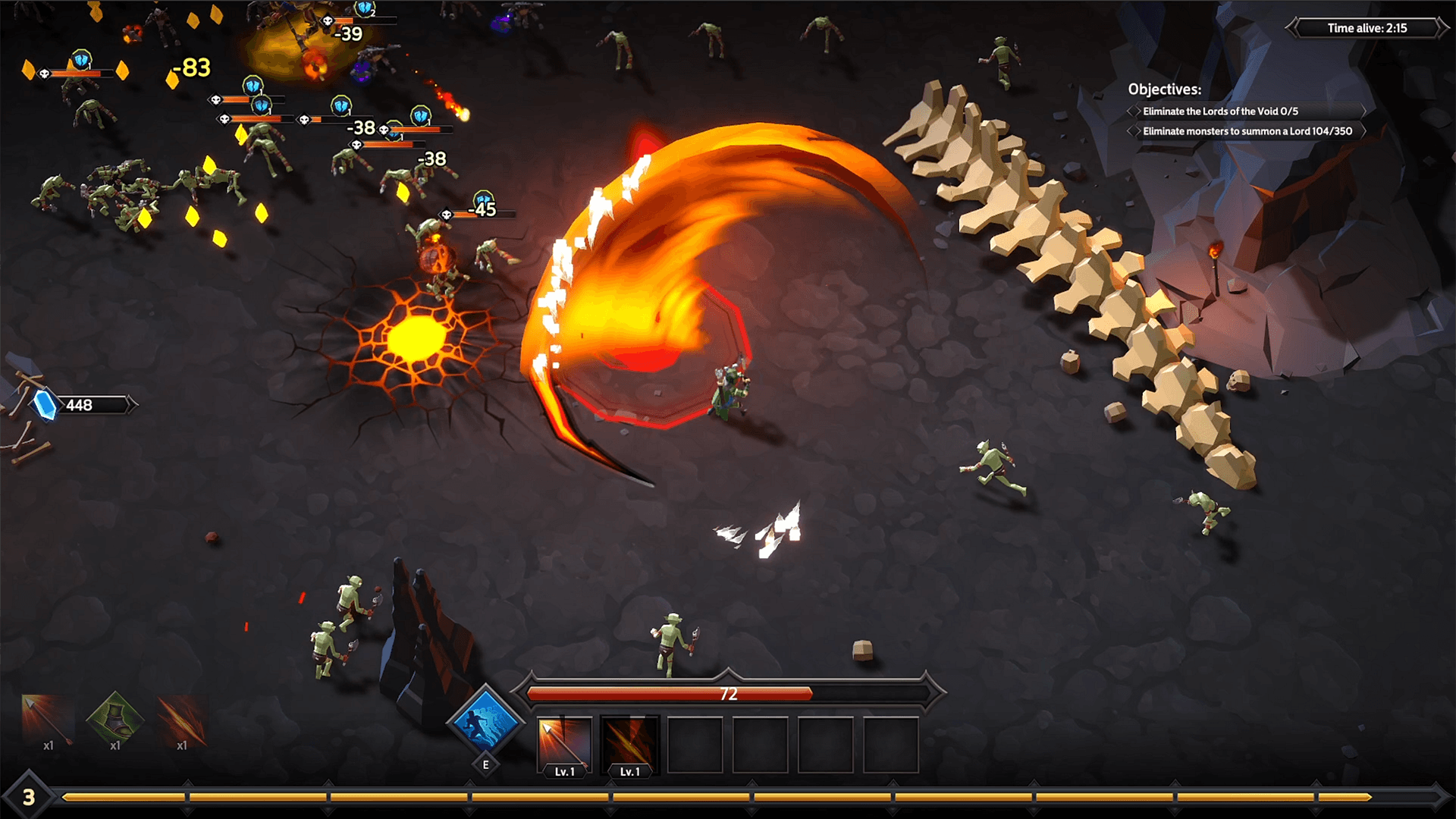Click the Lv.1 flame skill in the hotbar
Image resolution: width=1456 pixels, height=819 pixels.
[x=629, y=743]
